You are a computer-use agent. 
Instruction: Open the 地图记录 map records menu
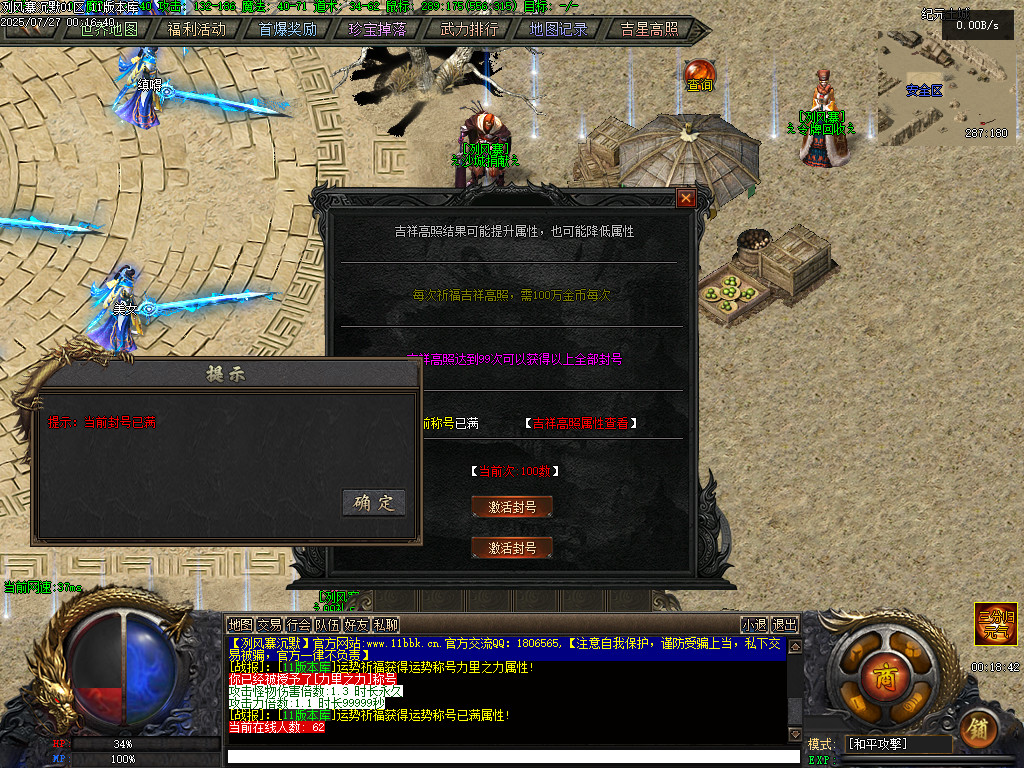558,29
